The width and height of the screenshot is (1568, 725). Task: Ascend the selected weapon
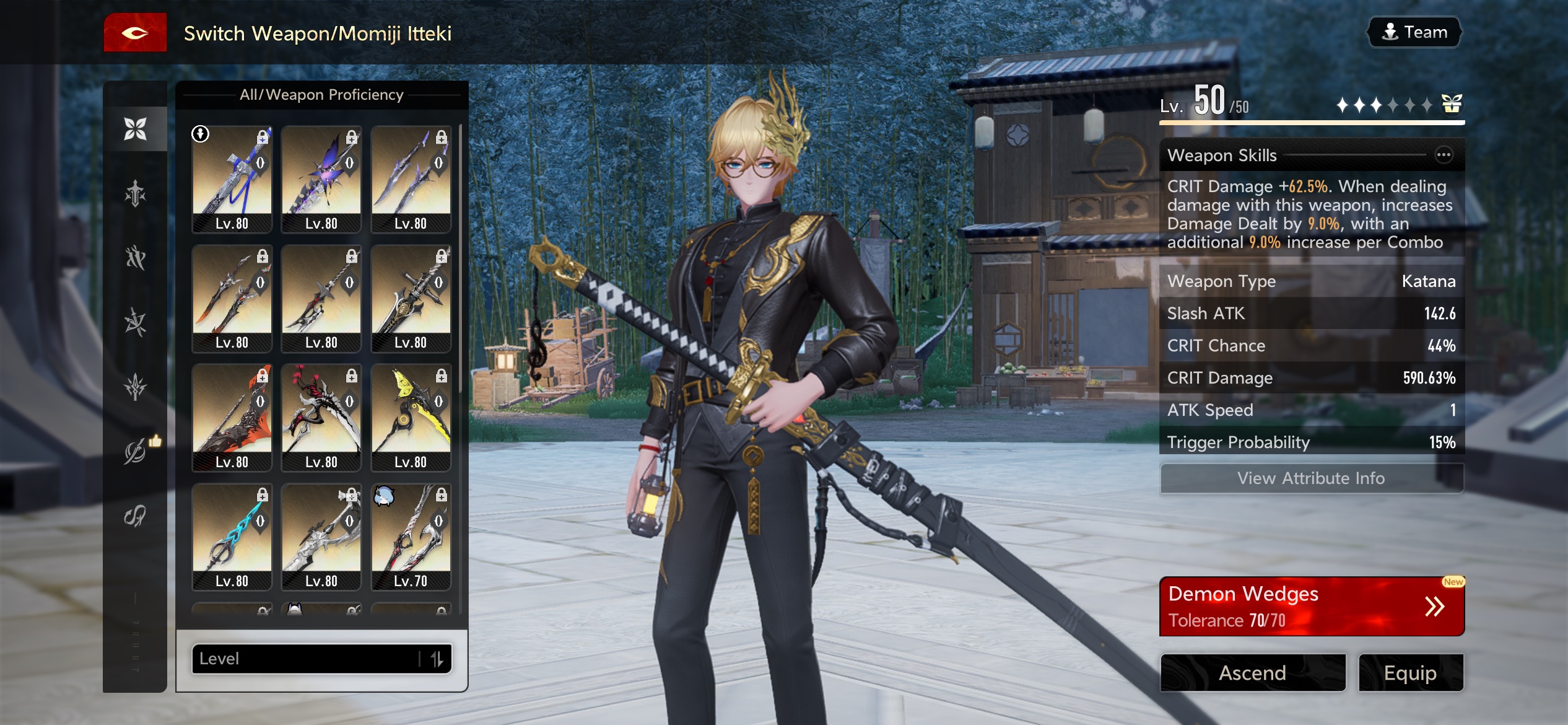click(x=1253, y=672)
